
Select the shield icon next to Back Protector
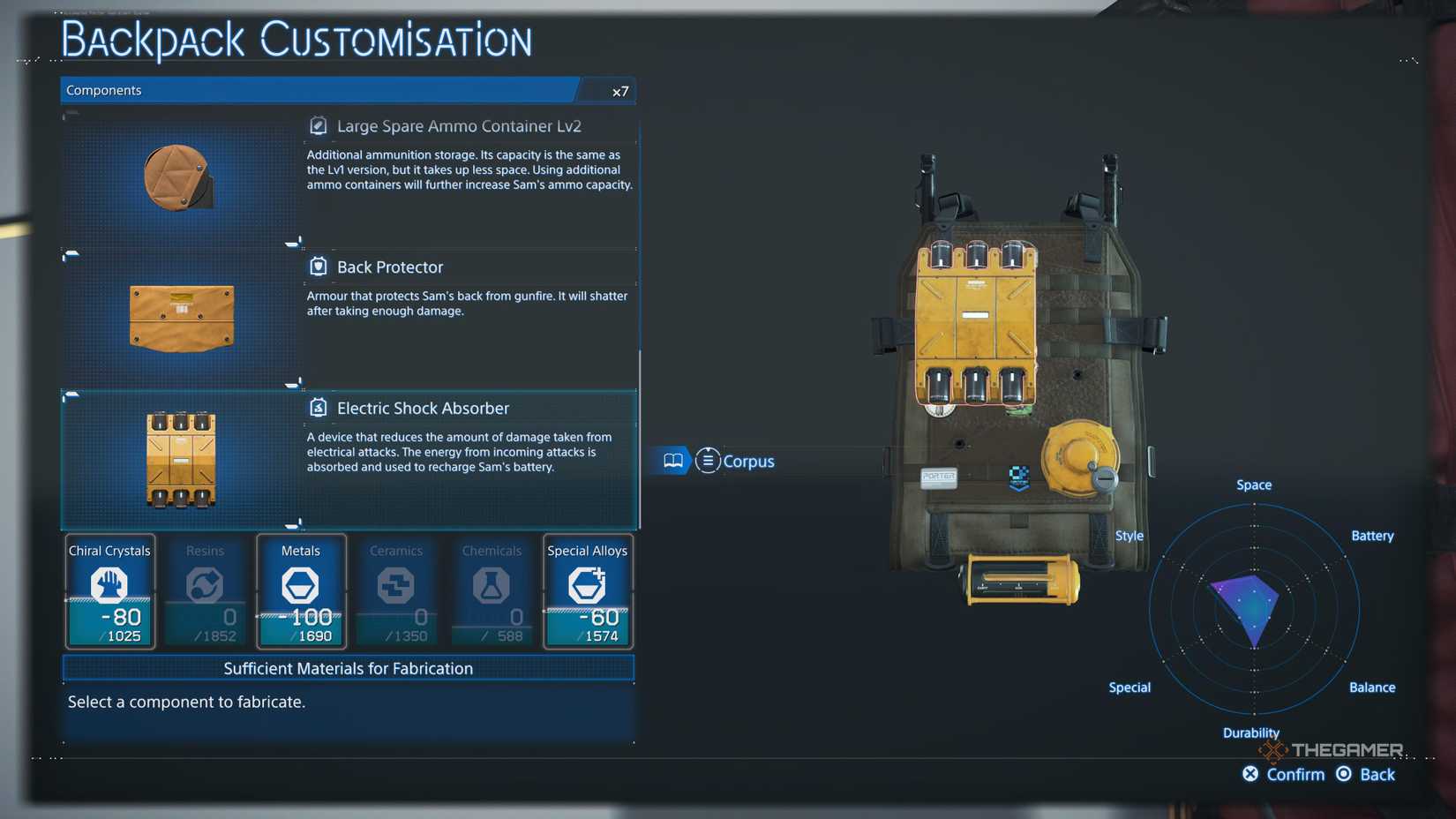318,267
